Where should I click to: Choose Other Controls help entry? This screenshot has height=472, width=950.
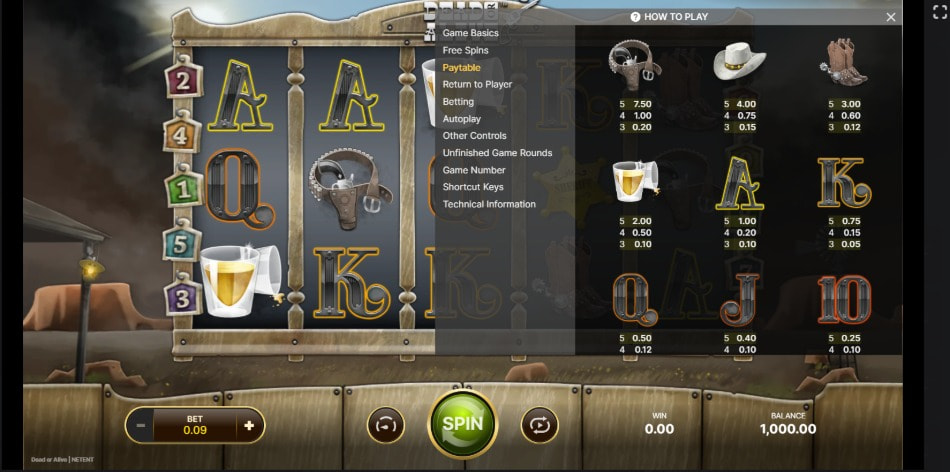click(x=474, y=136)
